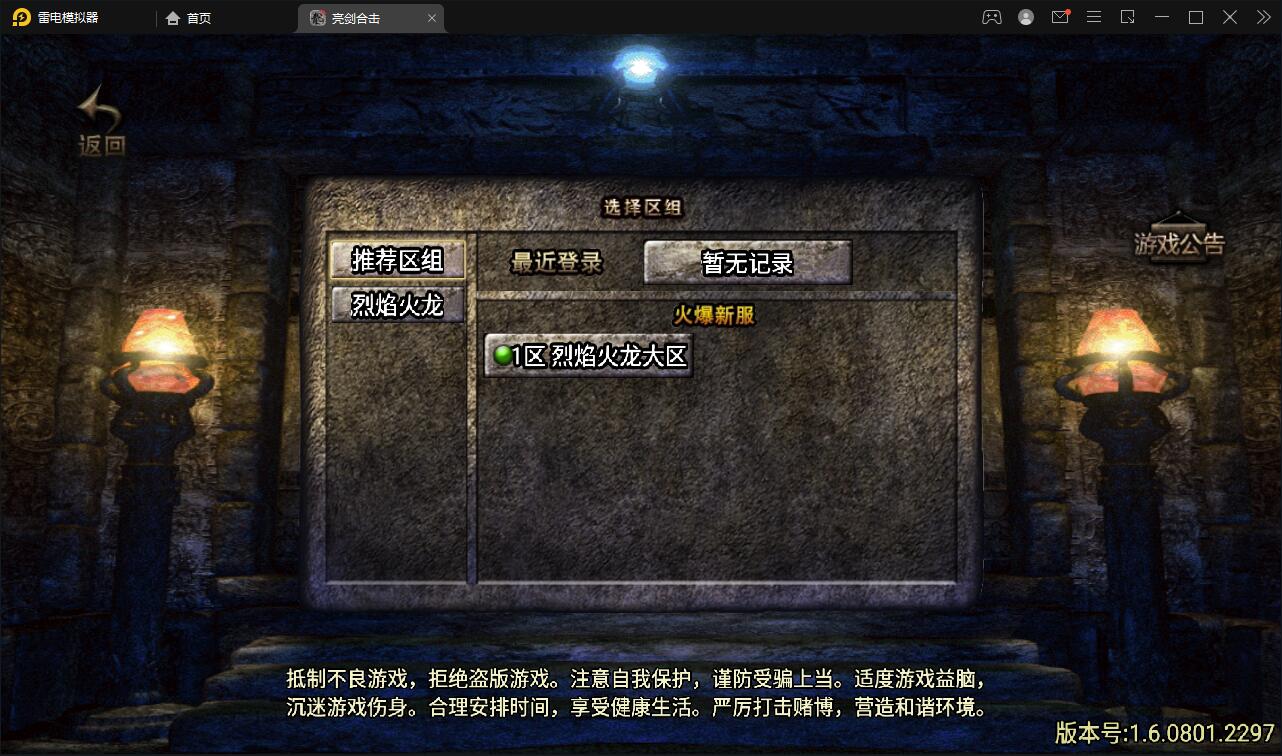Expand more toolbar options with the chevron
Screen dimensions: 1282x756
pos(1262,17)
